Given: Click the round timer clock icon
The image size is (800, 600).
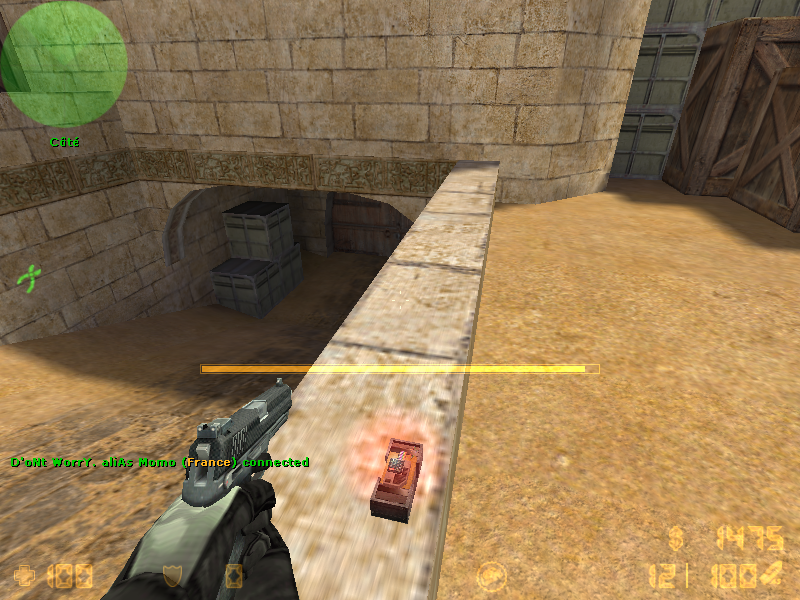Looking at the screenshot, I should click(490, 576).
